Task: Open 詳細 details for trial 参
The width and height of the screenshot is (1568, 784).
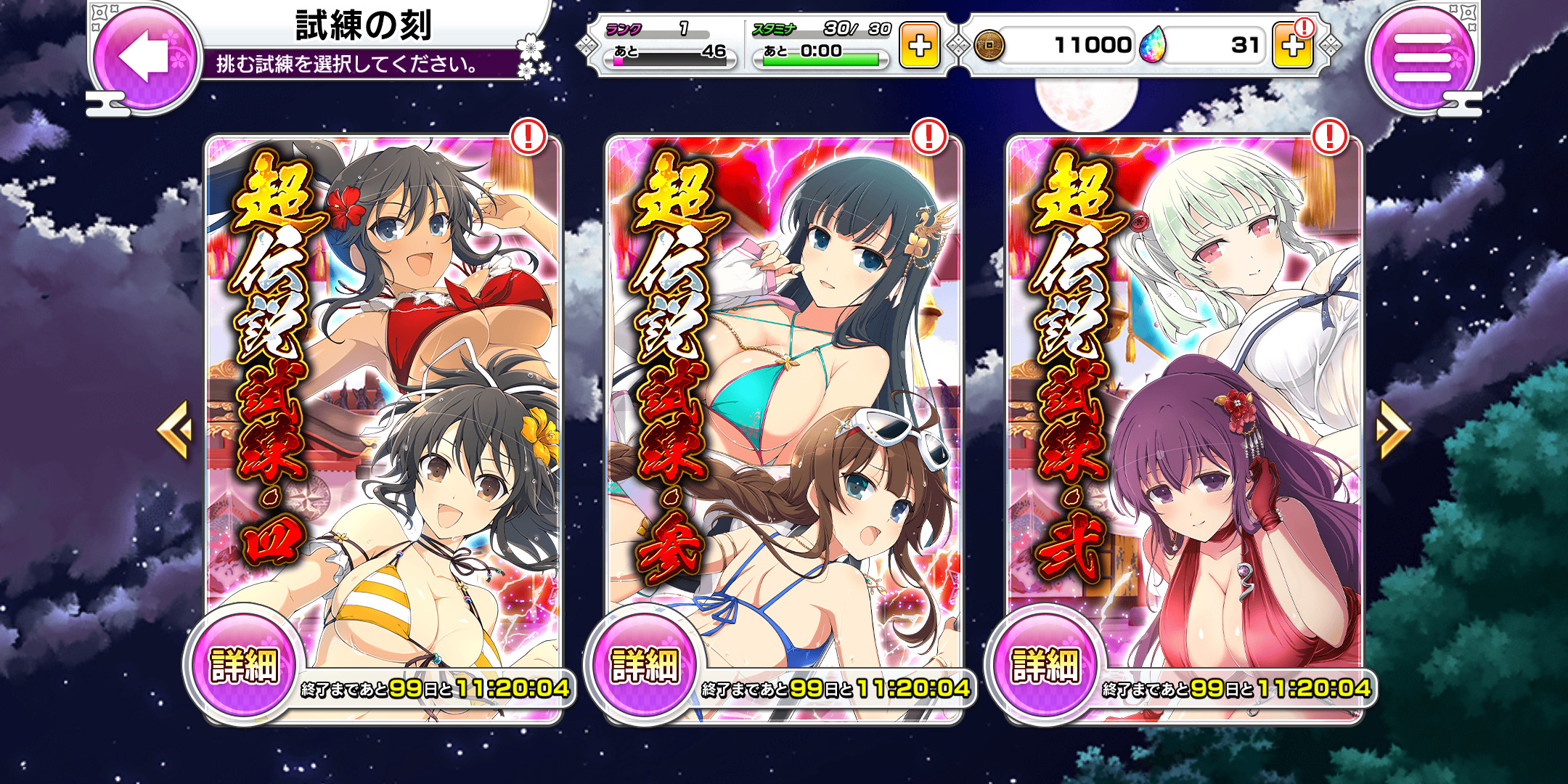Action: 645,665
